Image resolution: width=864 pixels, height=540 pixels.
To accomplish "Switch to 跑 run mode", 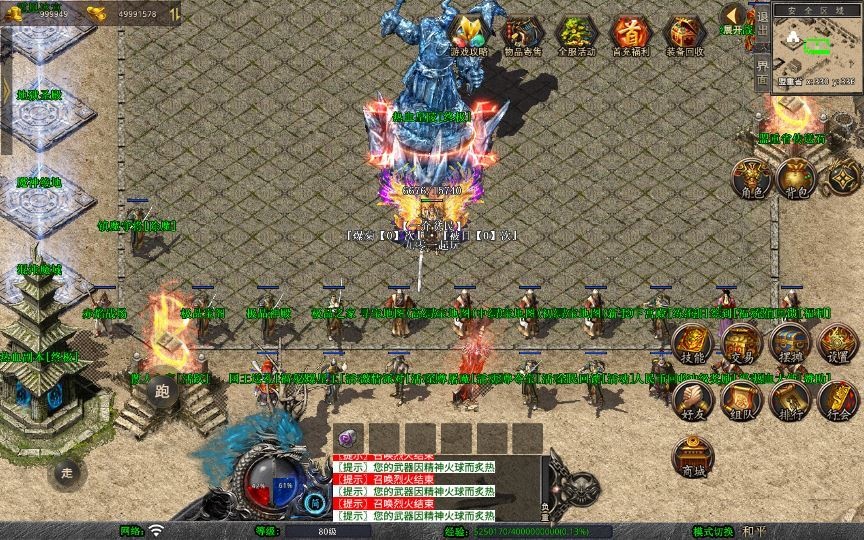I will (x=163, y=391).
